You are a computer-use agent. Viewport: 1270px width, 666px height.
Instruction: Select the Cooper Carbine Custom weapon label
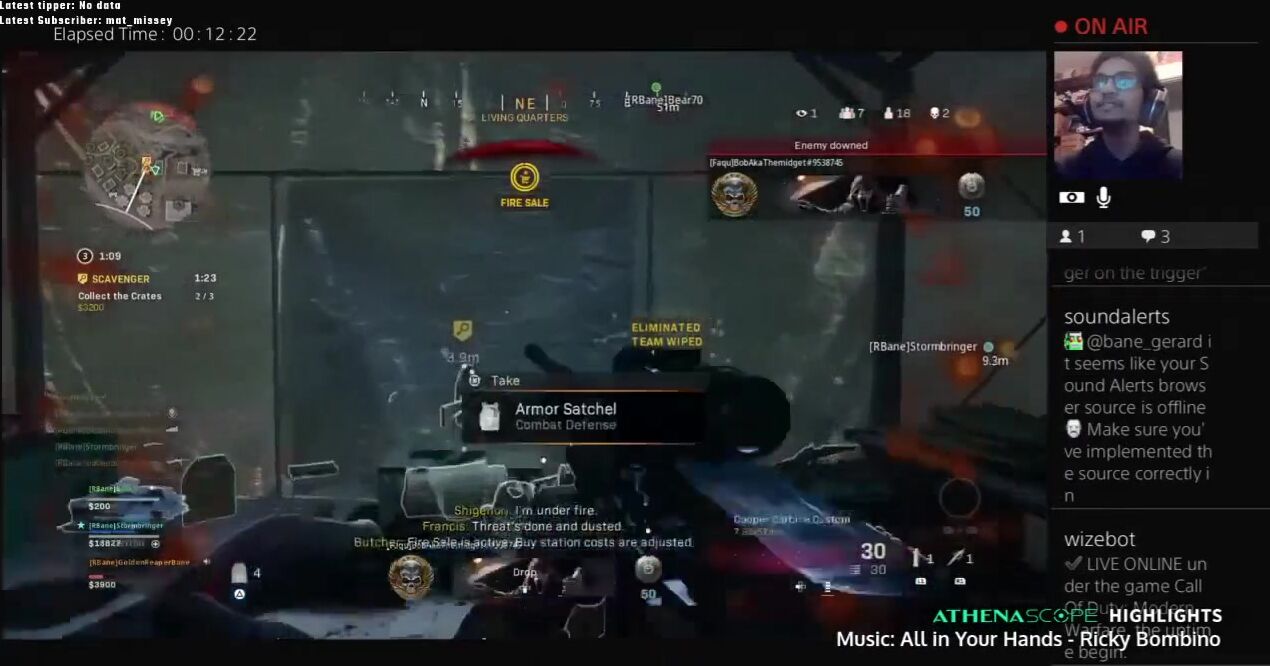[x=791, y=519]
